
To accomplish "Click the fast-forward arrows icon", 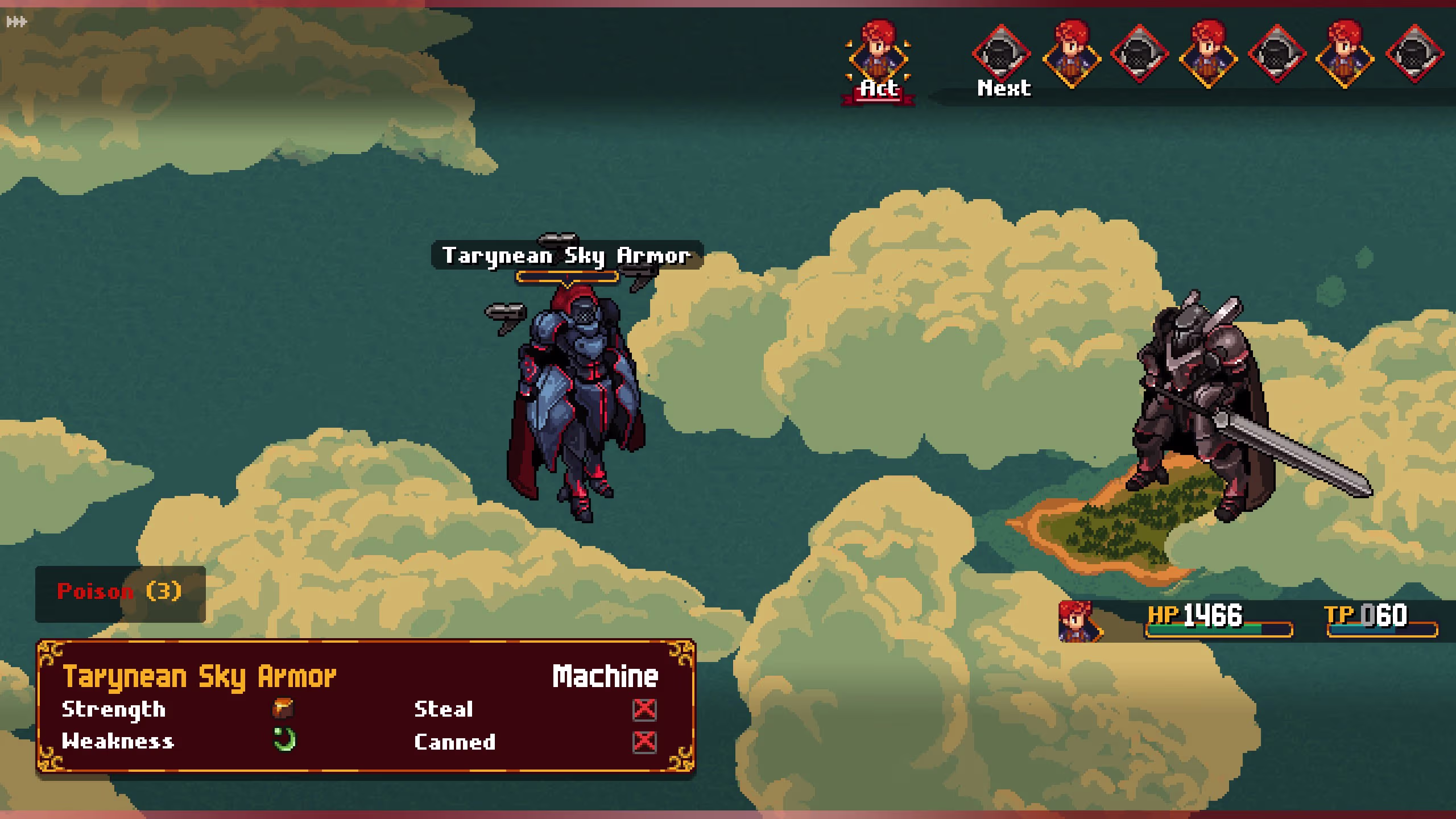I will point(16,22).
